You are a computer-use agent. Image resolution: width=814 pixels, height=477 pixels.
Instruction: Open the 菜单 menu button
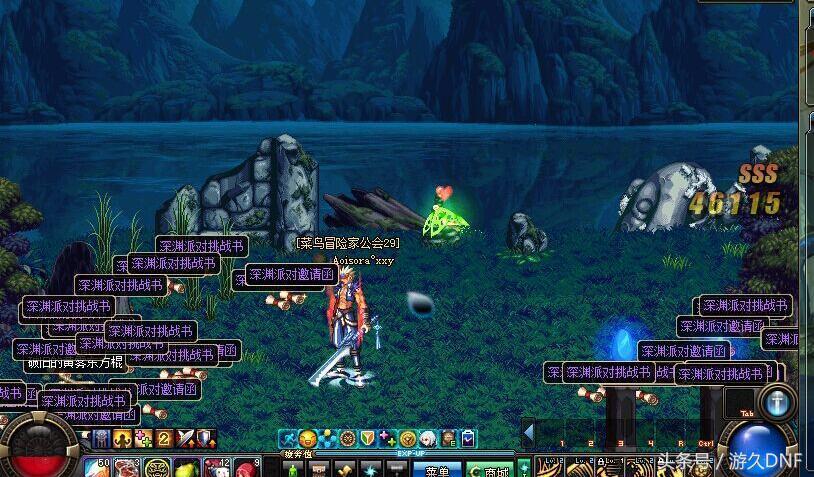click(x=436, y=470)
